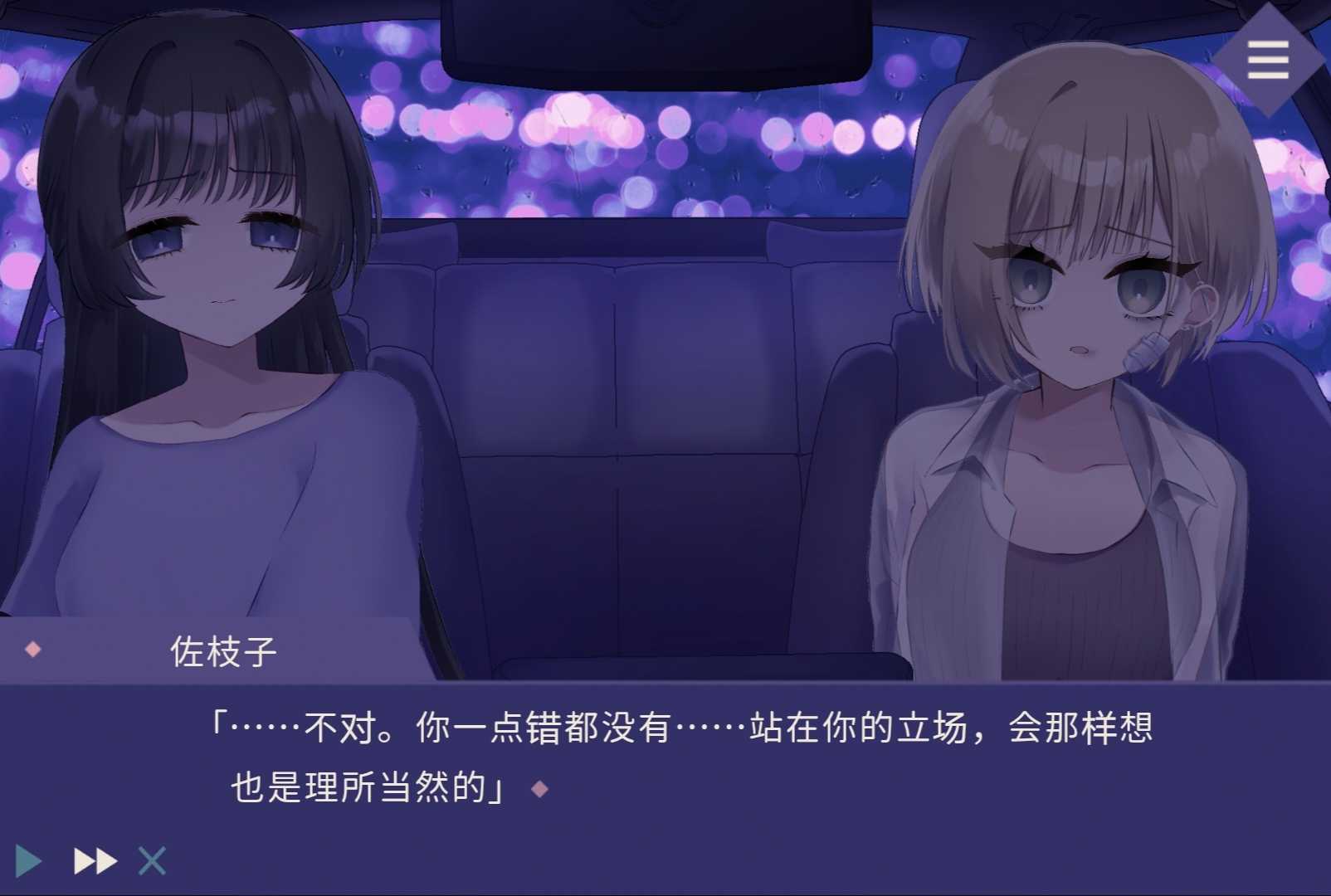Open the hamburger menu in the diamond
1331x896 pixels.
click(x=1267, y=60)
